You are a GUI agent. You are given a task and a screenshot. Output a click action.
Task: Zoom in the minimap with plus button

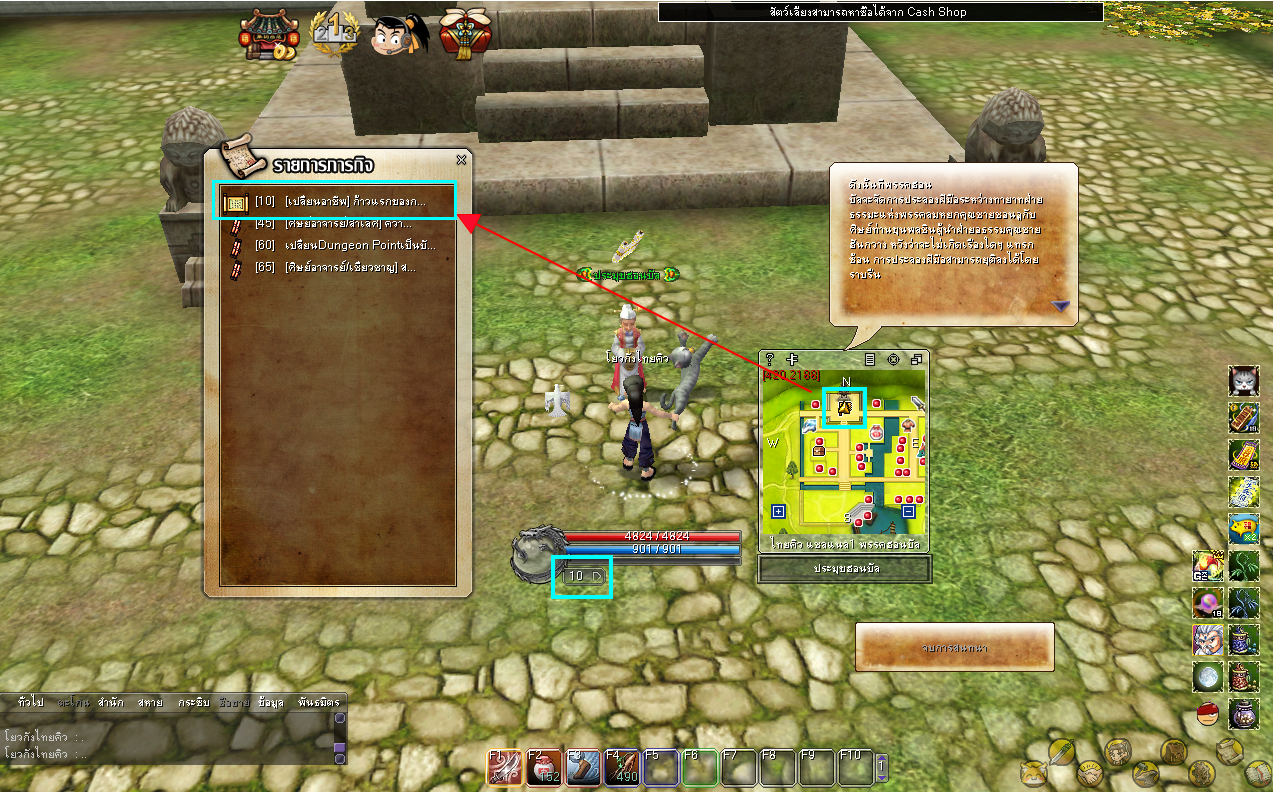(779, 512)
